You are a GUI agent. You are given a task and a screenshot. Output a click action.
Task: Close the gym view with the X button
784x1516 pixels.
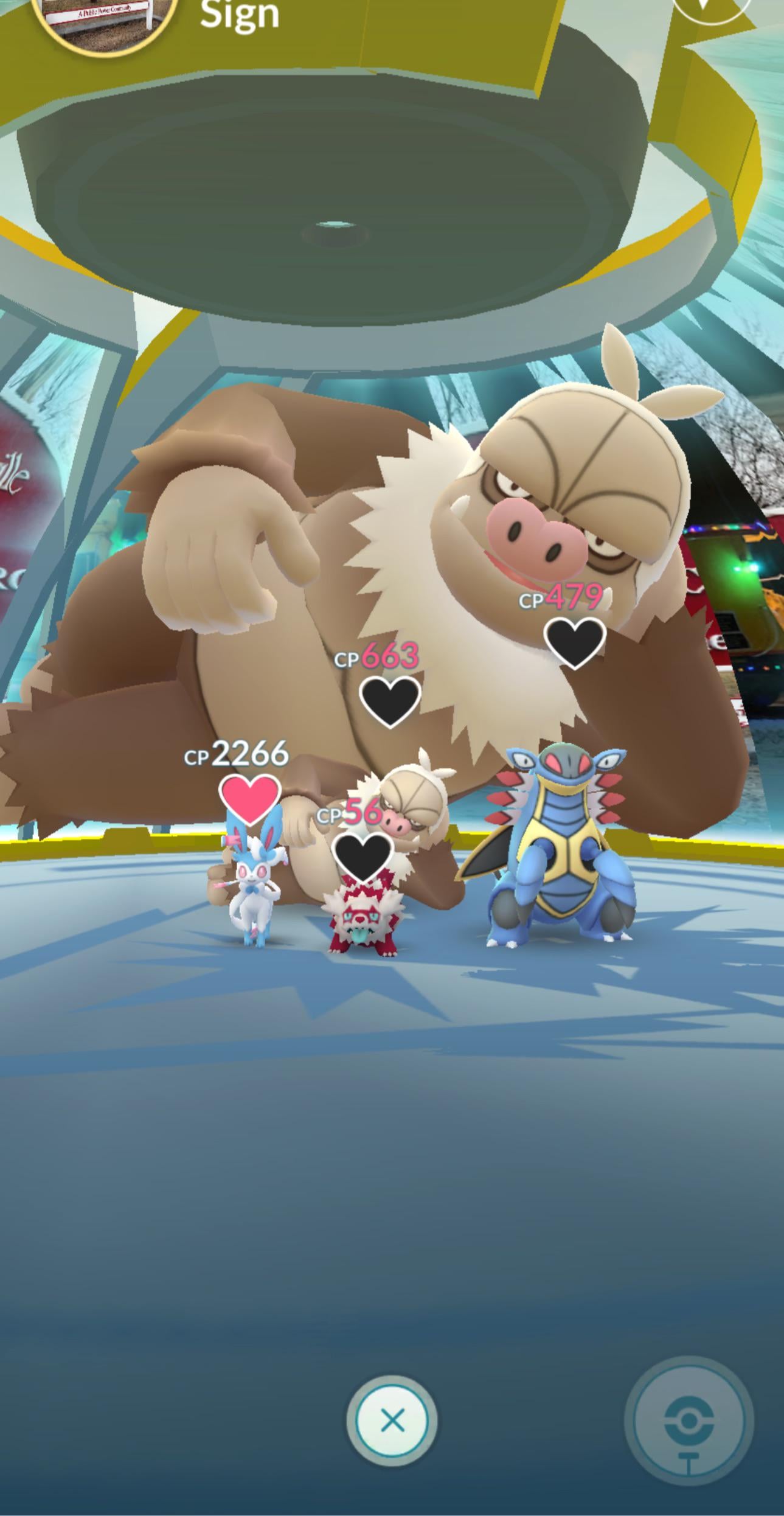(x=392, y=1421)
